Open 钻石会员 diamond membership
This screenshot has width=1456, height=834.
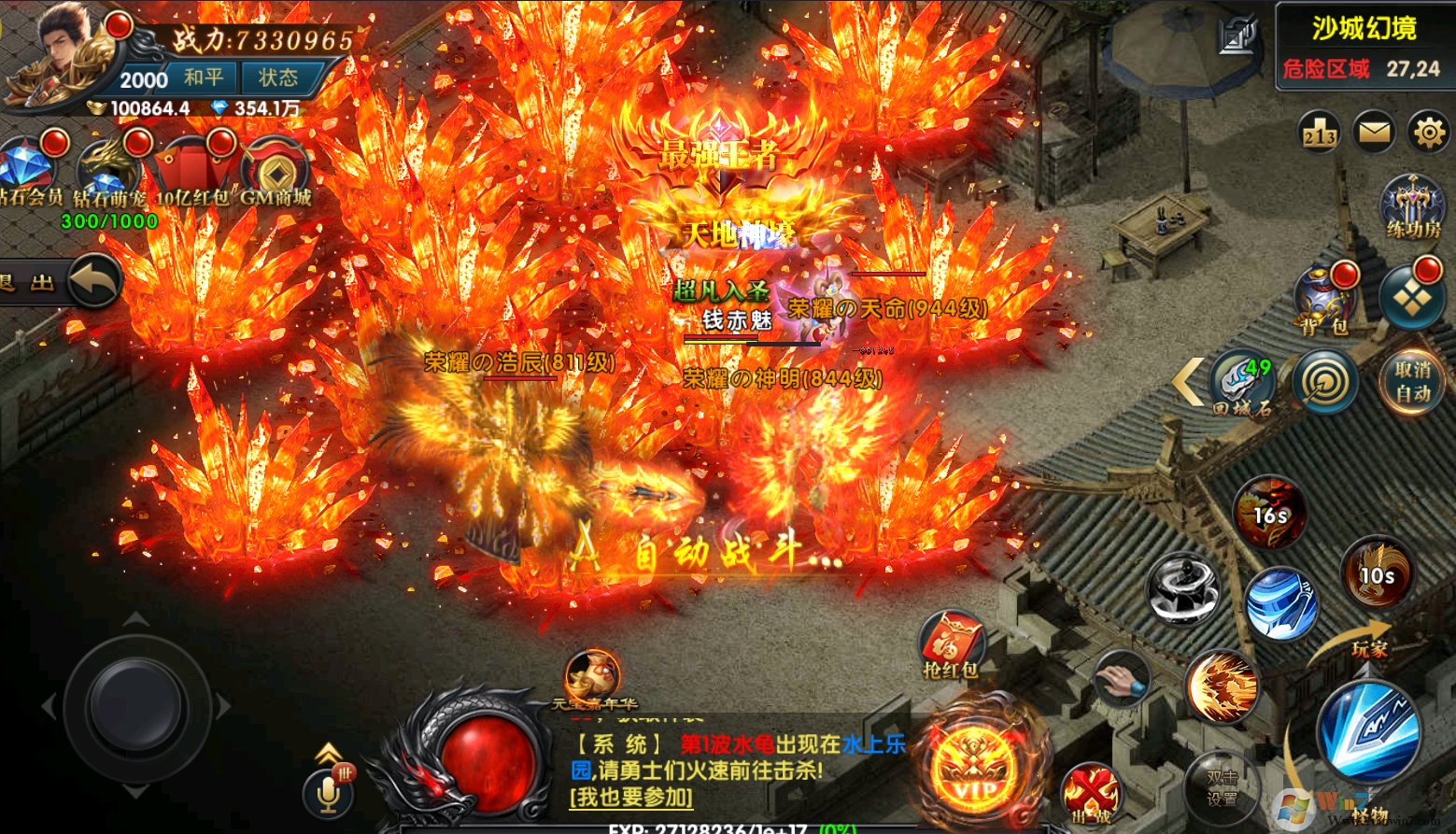pos(28,168)
